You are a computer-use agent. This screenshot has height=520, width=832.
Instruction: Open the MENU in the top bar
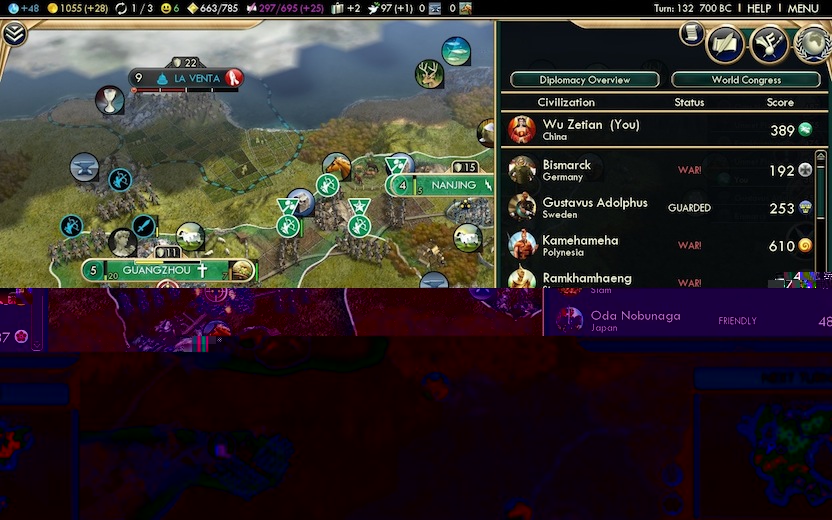coord(803,8)
